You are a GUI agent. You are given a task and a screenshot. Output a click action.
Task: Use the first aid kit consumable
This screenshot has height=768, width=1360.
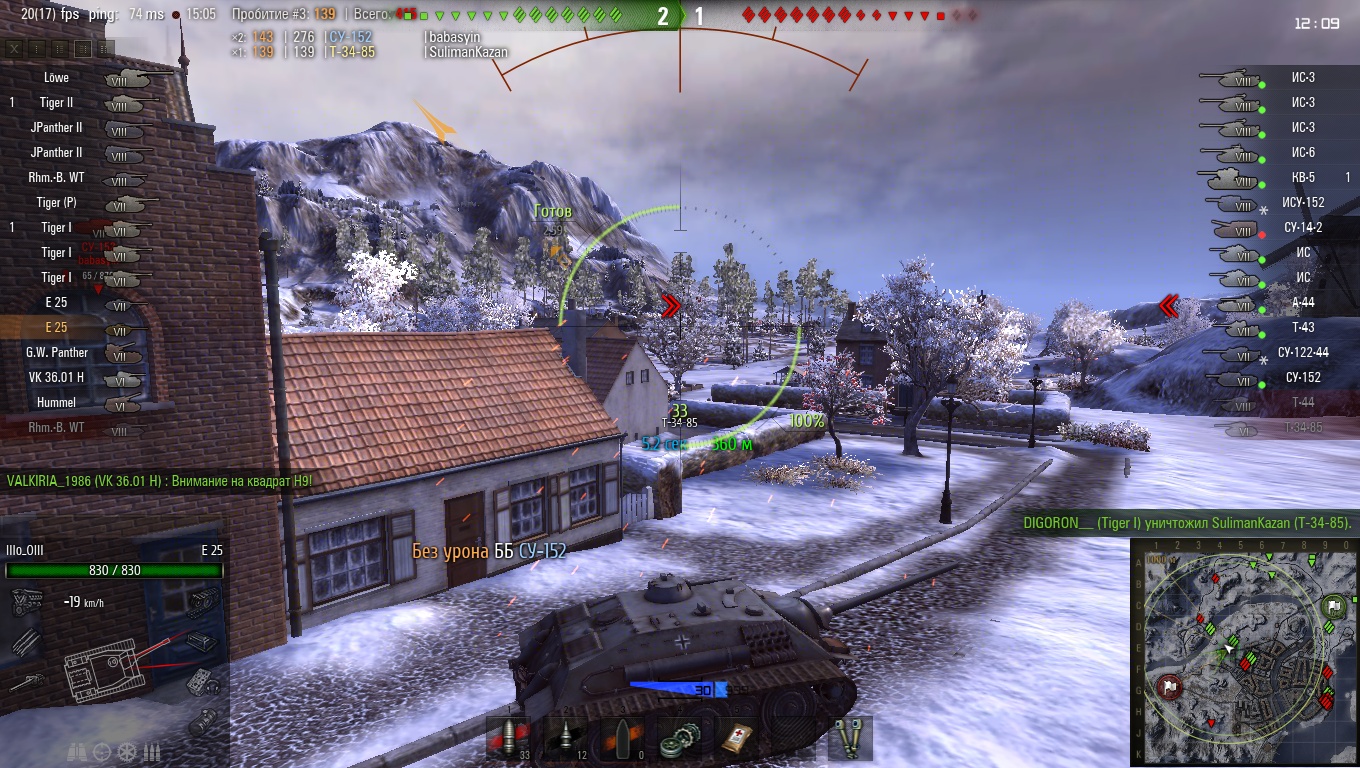tap(739, 739)
